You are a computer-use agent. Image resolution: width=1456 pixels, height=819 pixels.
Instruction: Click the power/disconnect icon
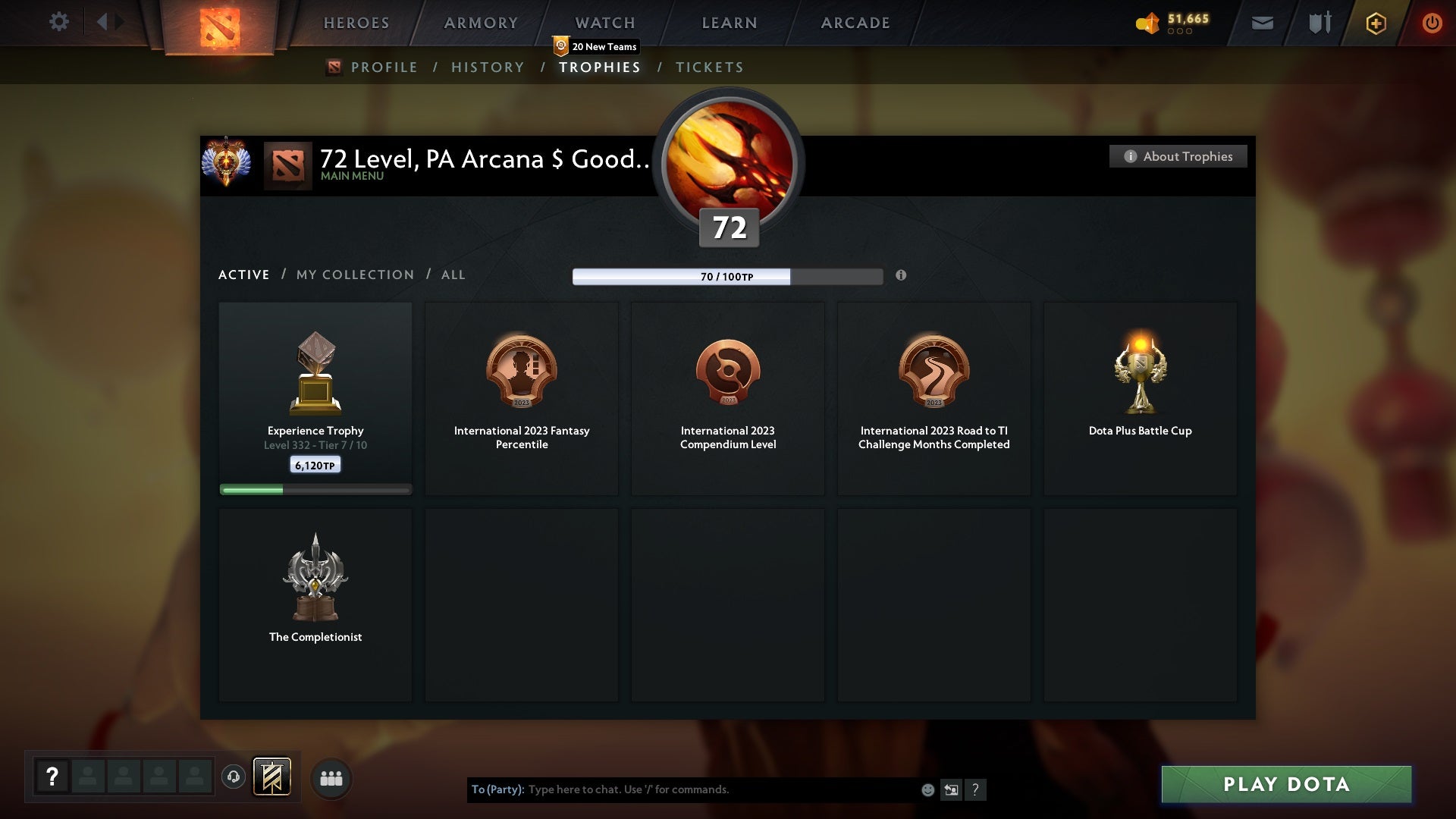click(x=1432, y=23)
